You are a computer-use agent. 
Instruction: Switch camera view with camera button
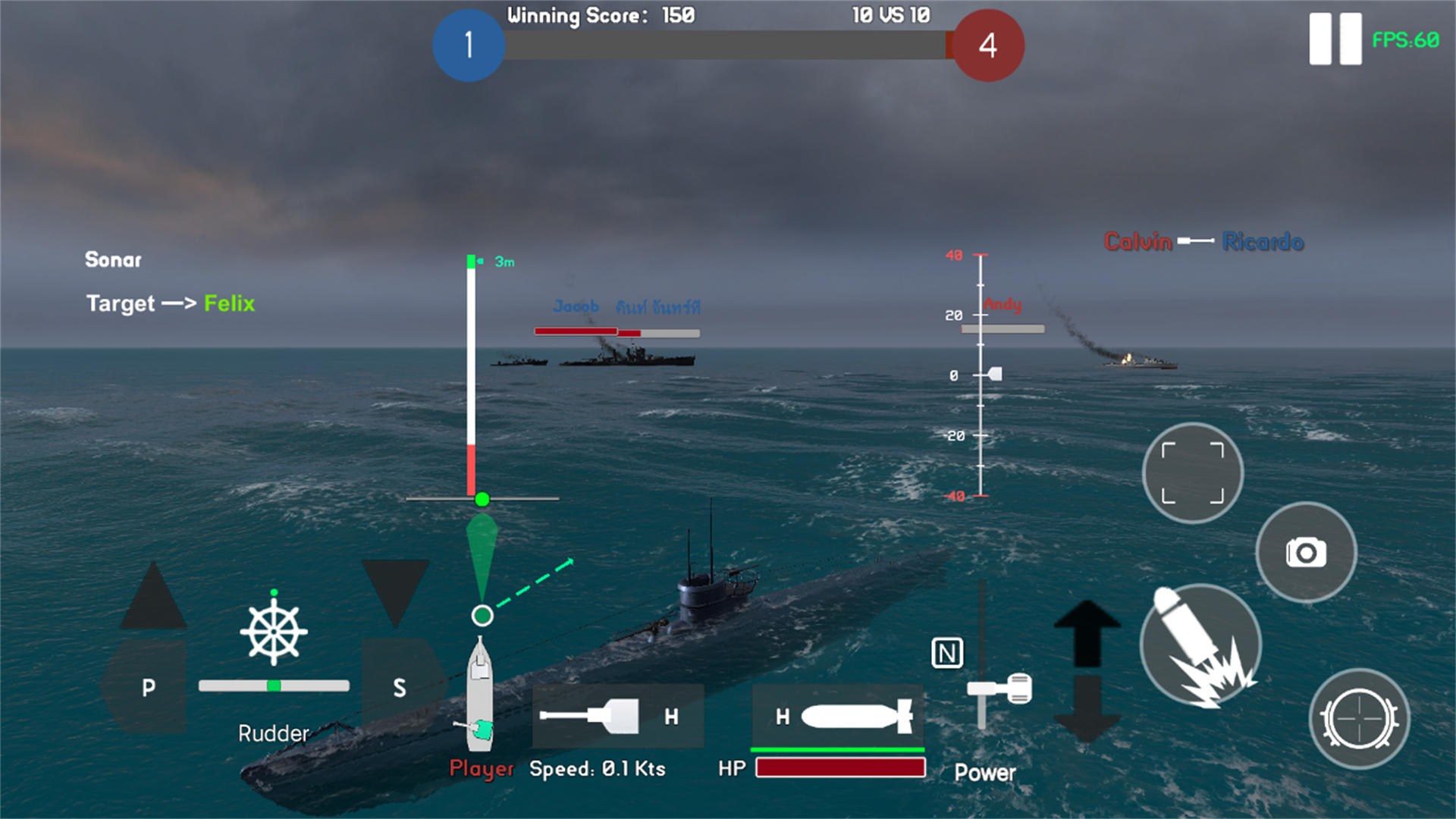1306,552
